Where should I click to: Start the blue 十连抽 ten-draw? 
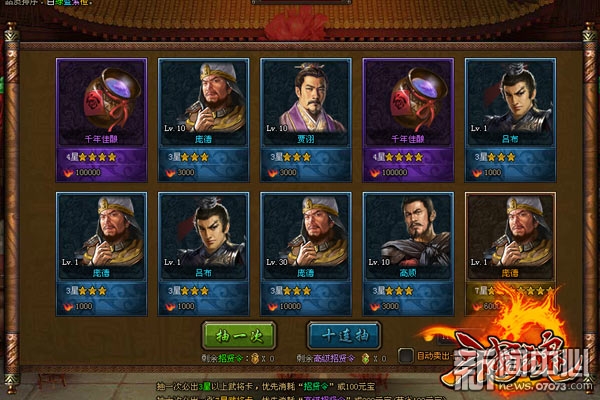pos(342,334)
